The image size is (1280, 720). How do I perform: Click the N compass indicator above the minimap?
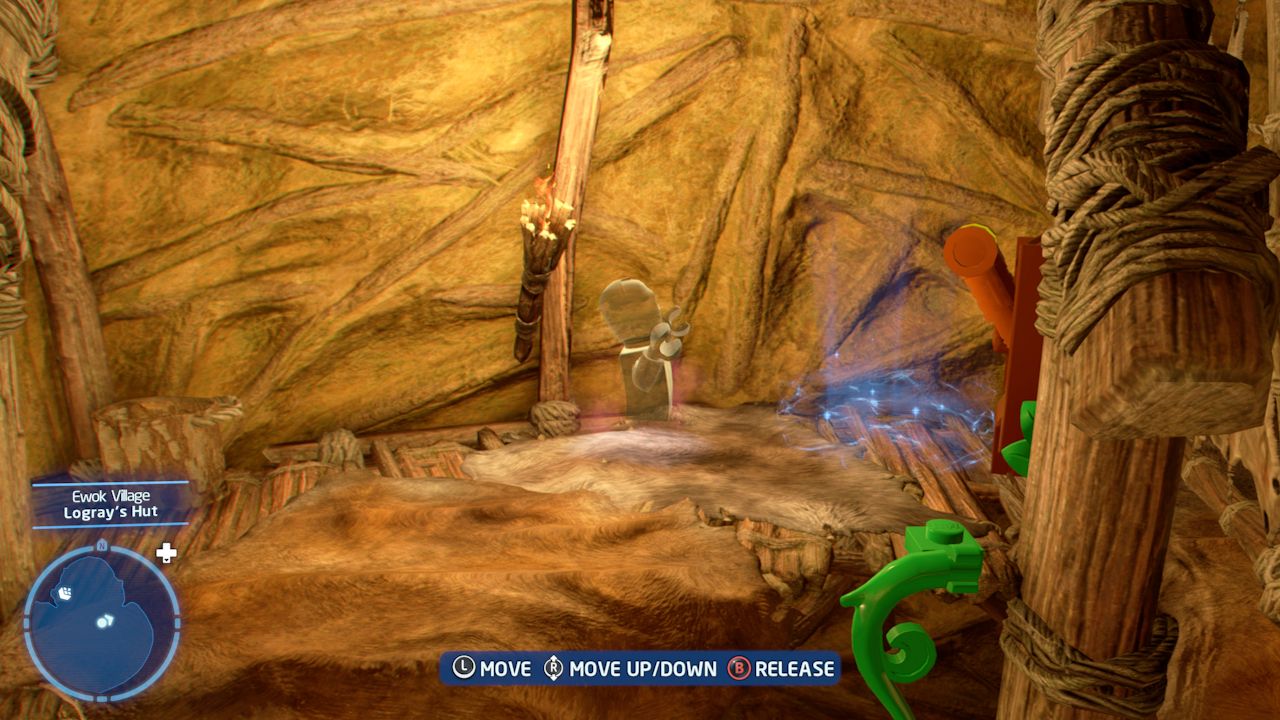(101, 545)
